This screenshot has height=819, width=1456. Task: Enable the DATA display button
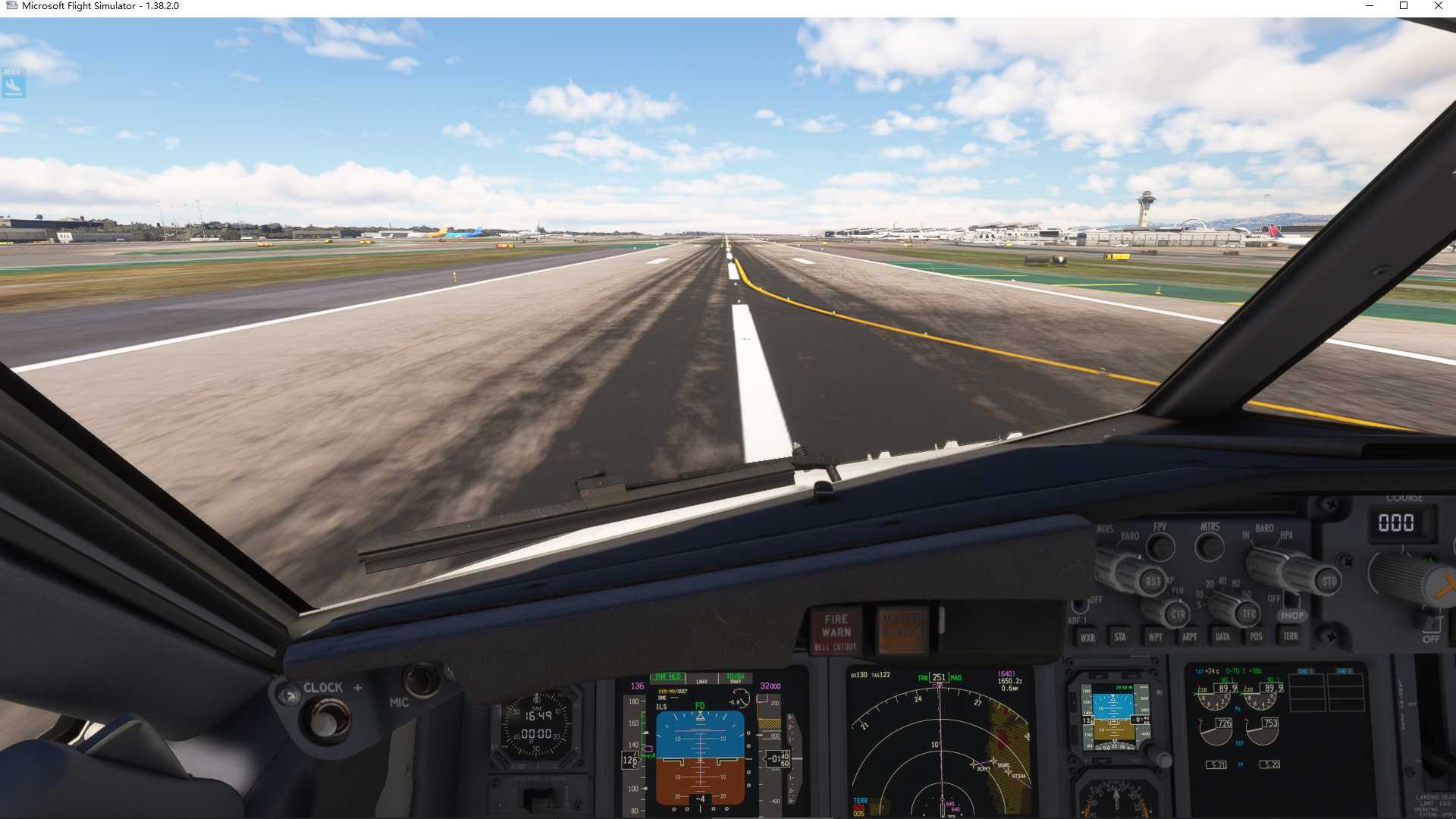1223,637
